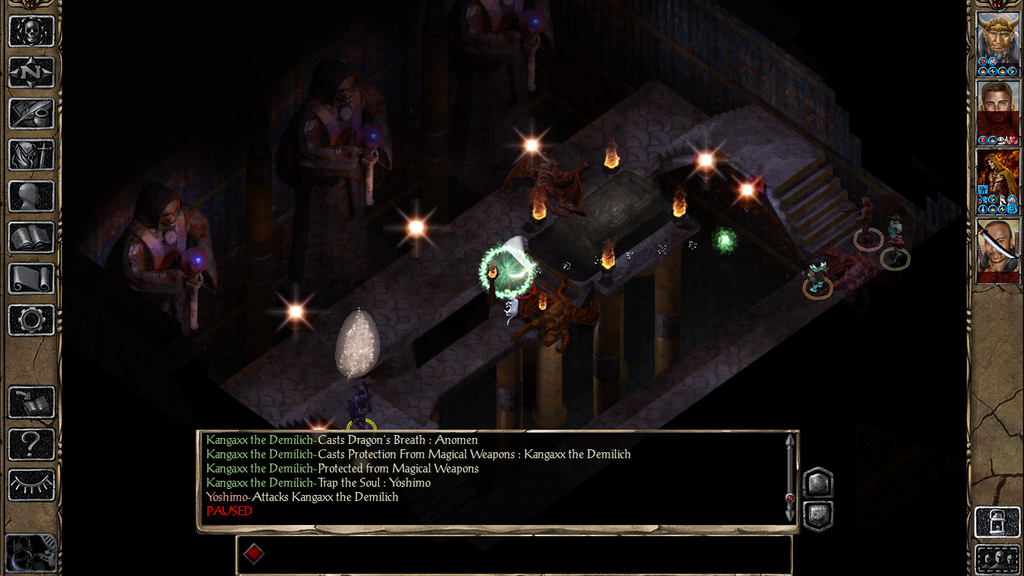Select the portrait of the man holding a sword
Image resolution: width=1024 pixels, height=576 pixels.
tap(997, 246)
